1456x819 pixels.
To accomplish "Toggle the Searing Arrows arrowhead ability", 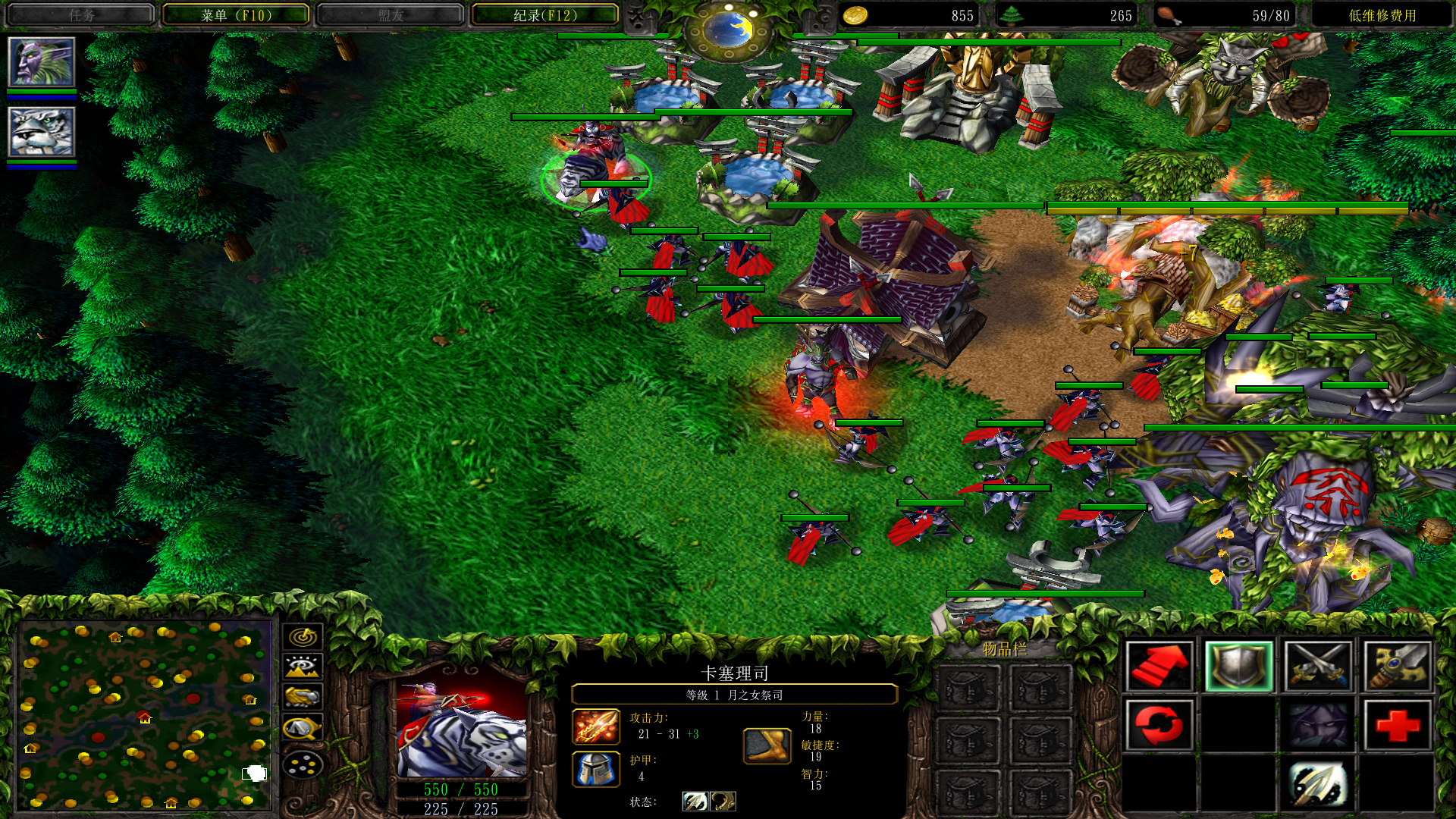I will (1318, 785).
